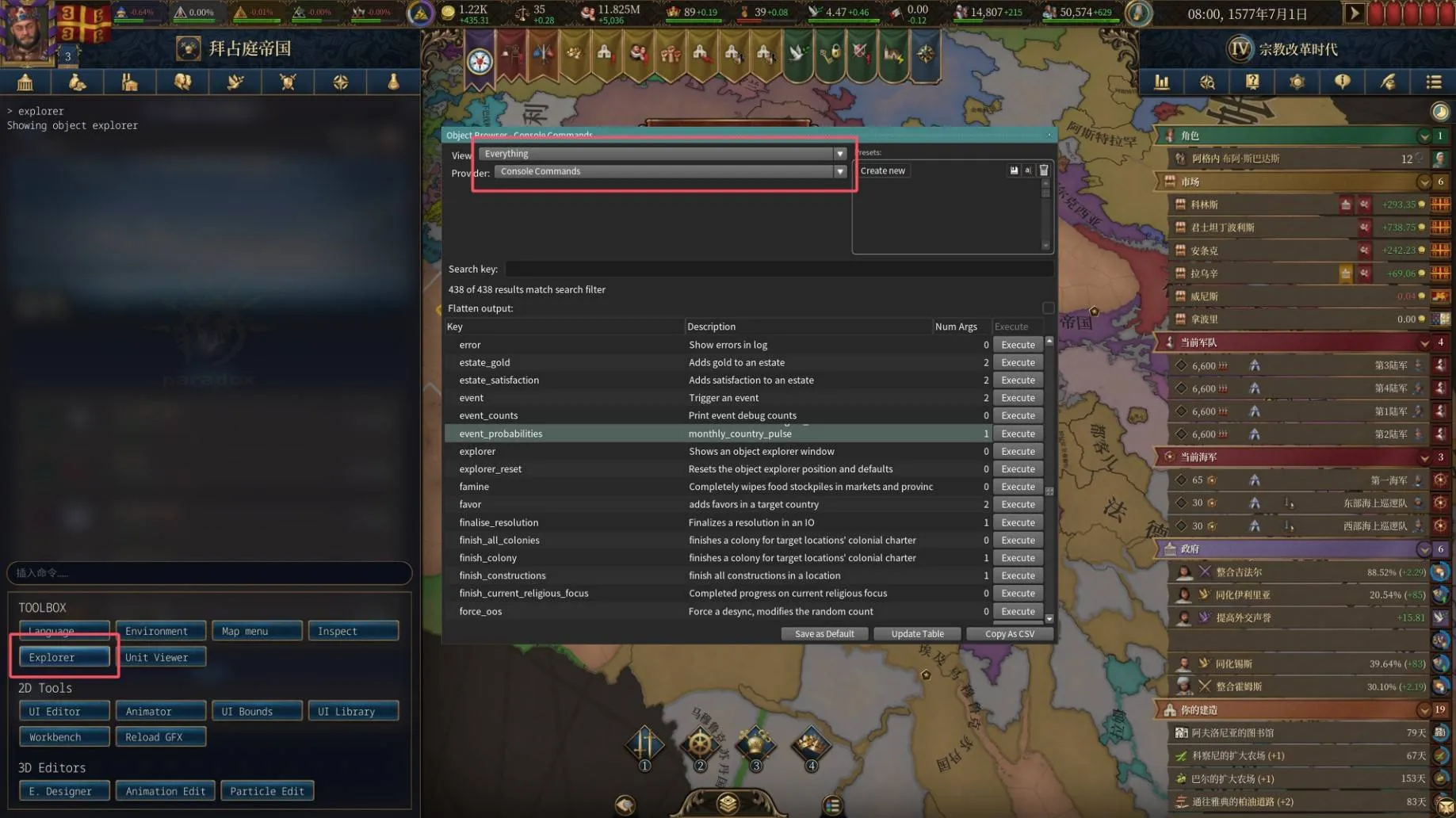
Task: Click the Search key text field
Action: [x=777, y=269]
